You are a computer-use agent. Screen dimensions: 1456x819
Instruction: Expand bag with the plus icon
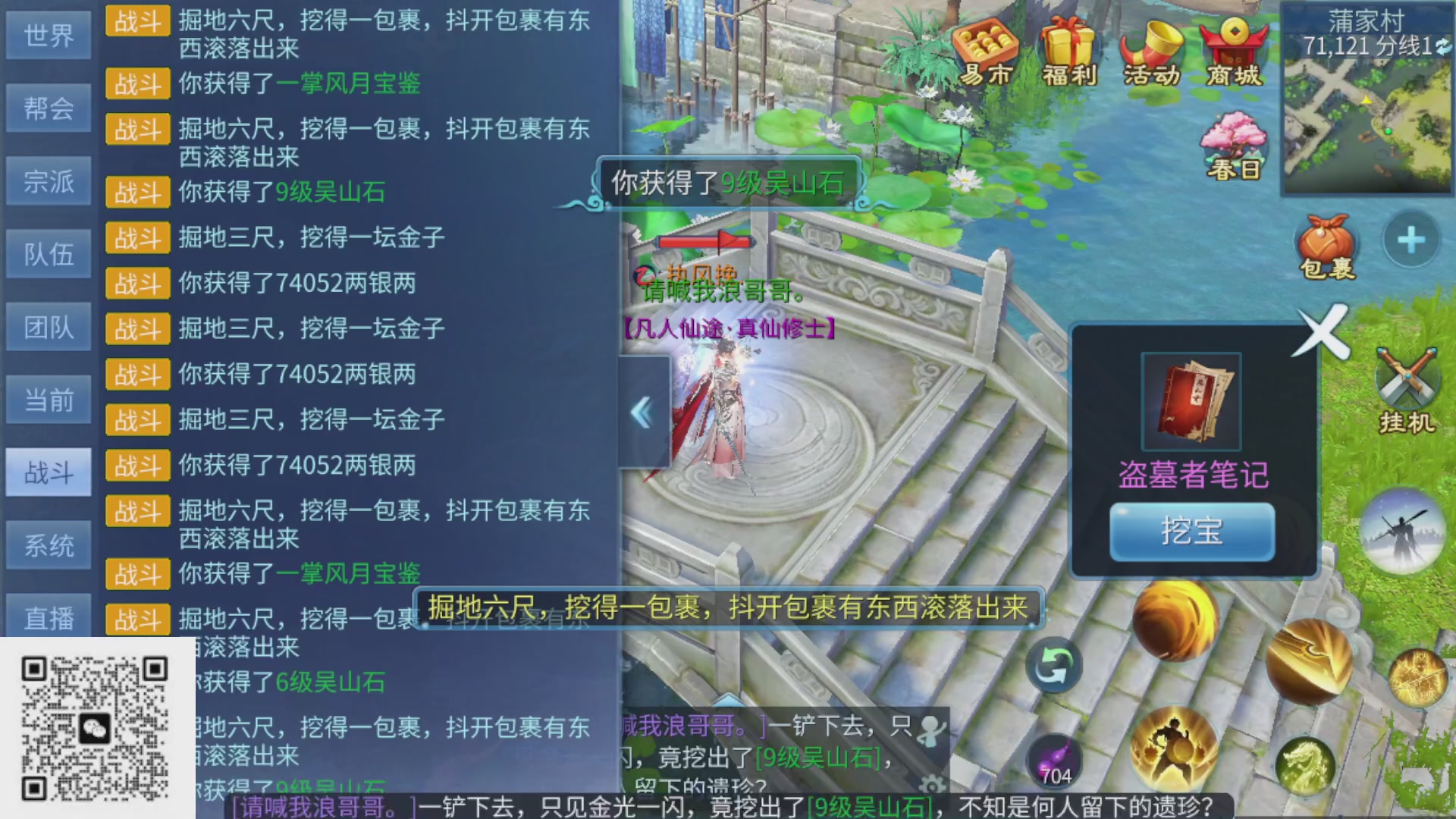pyautogui.click(x=1410, y=239)
